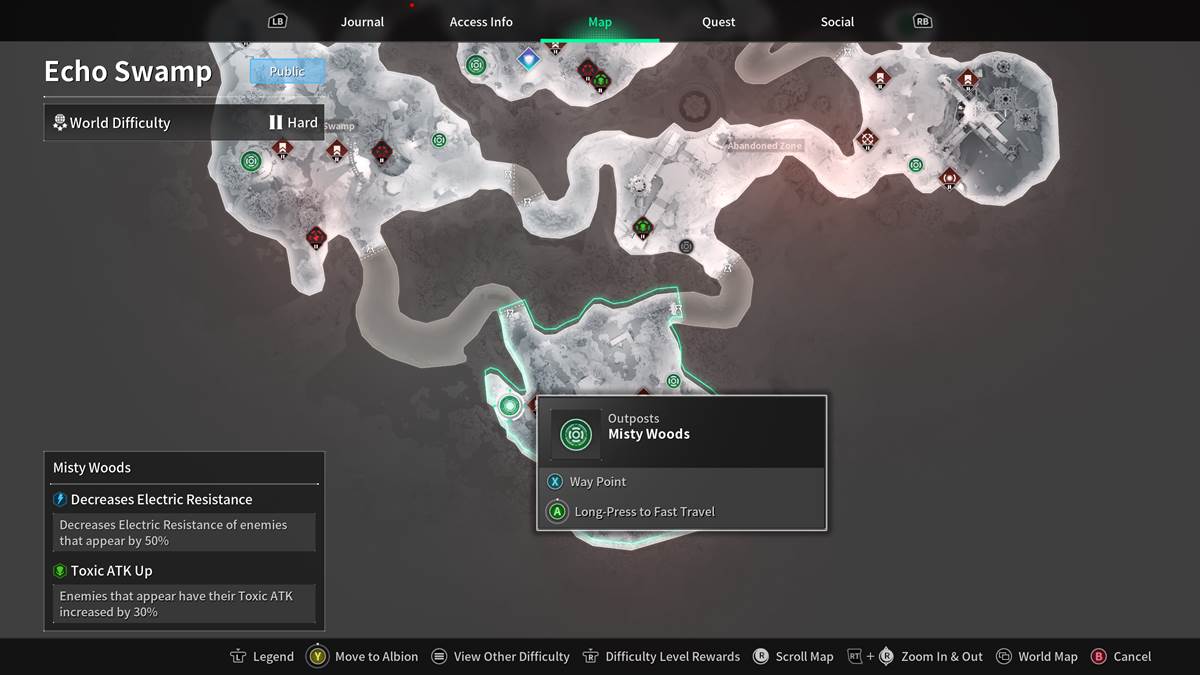Toggle the Public session button
The image size is (1200, 675).
click(287, 71)
